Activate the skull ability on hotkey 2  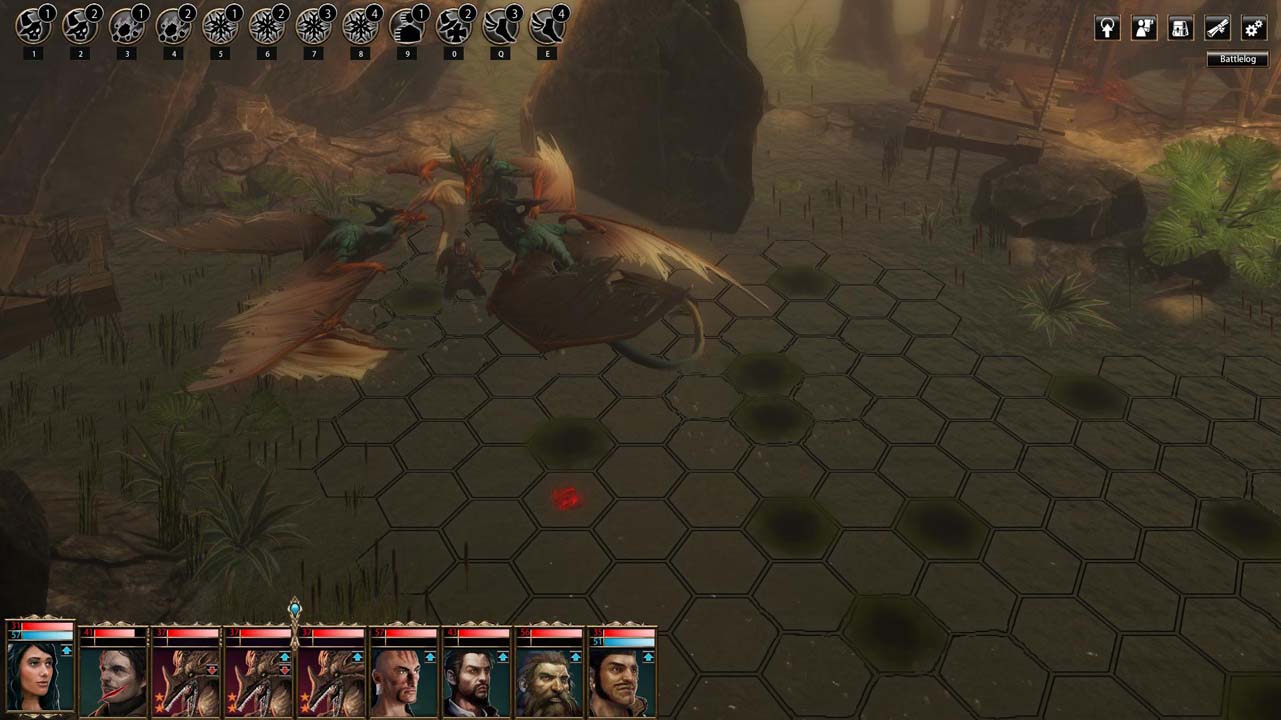80,26
